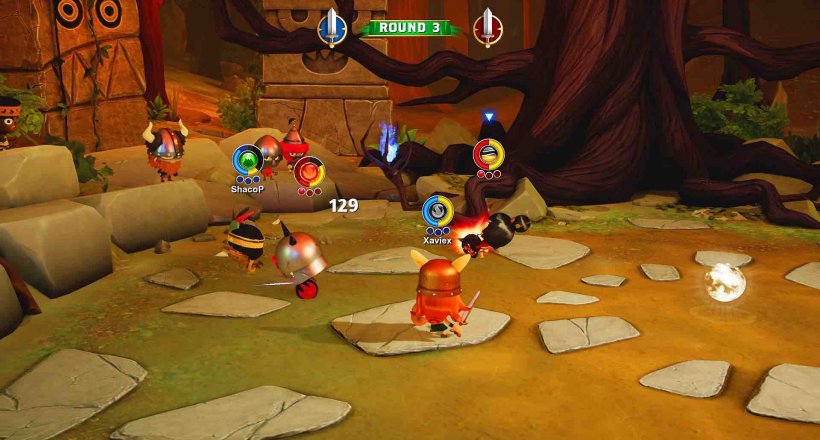The height and width of the screenshot is (440, 820).
Task: Select the red badge under the blue arrow
Action: point(488,155)
